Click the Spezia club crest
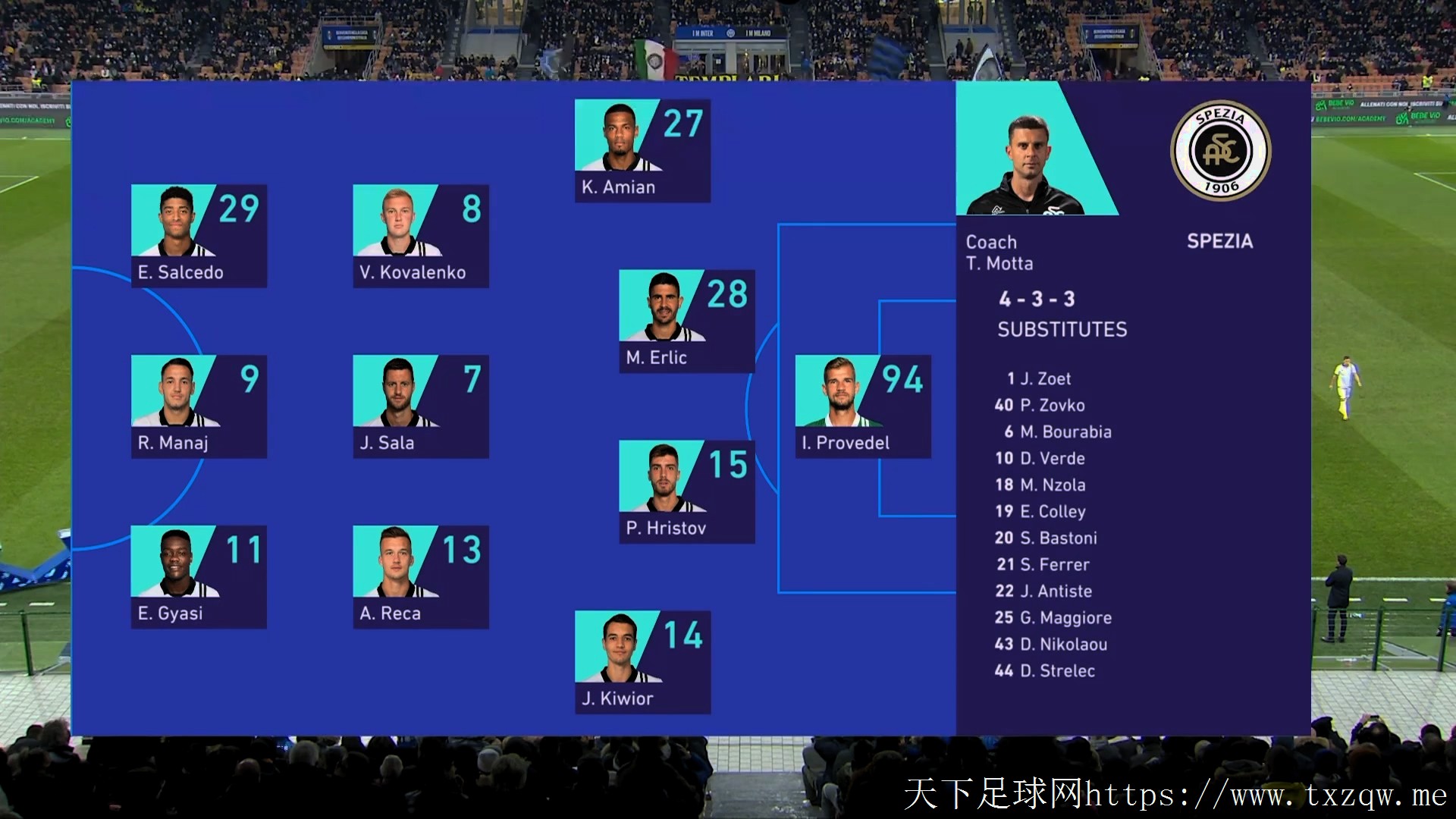The width and height of the screenshot is (1456, 819). [x=1220, y=150]
